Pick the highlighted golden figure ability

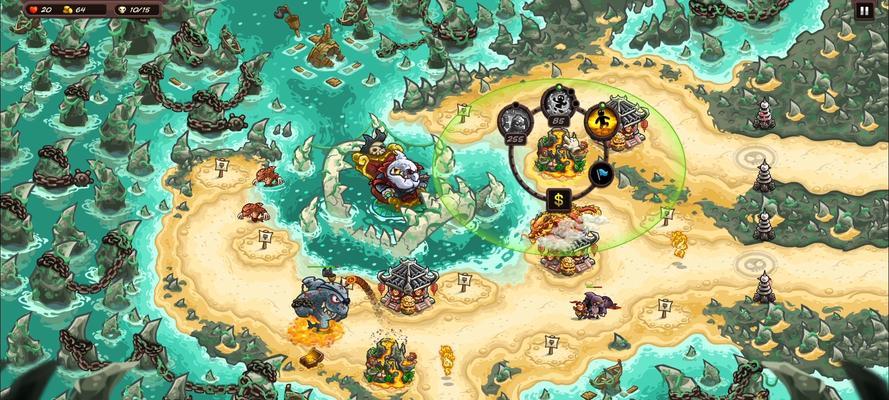(x=600, y=120)
